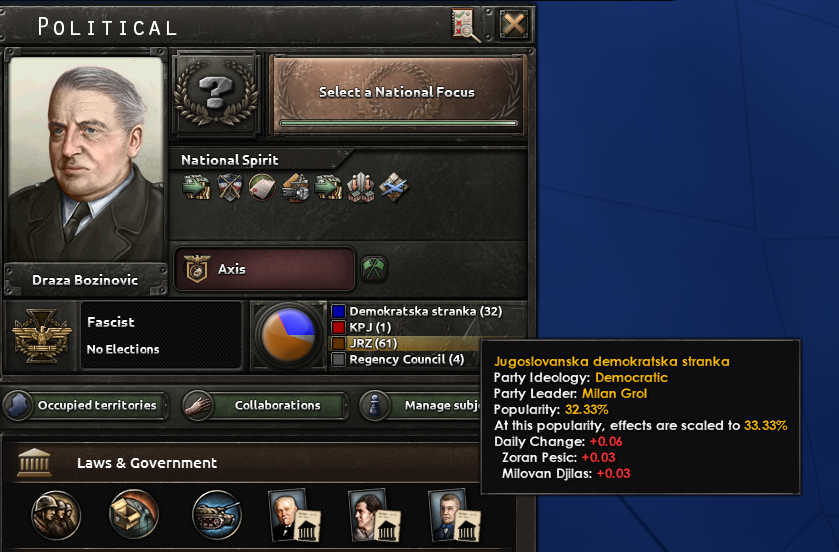Screen dimensions: 839x552
Task: Change the trade law with cardboard box icon
Action: [x=135, y=514]
